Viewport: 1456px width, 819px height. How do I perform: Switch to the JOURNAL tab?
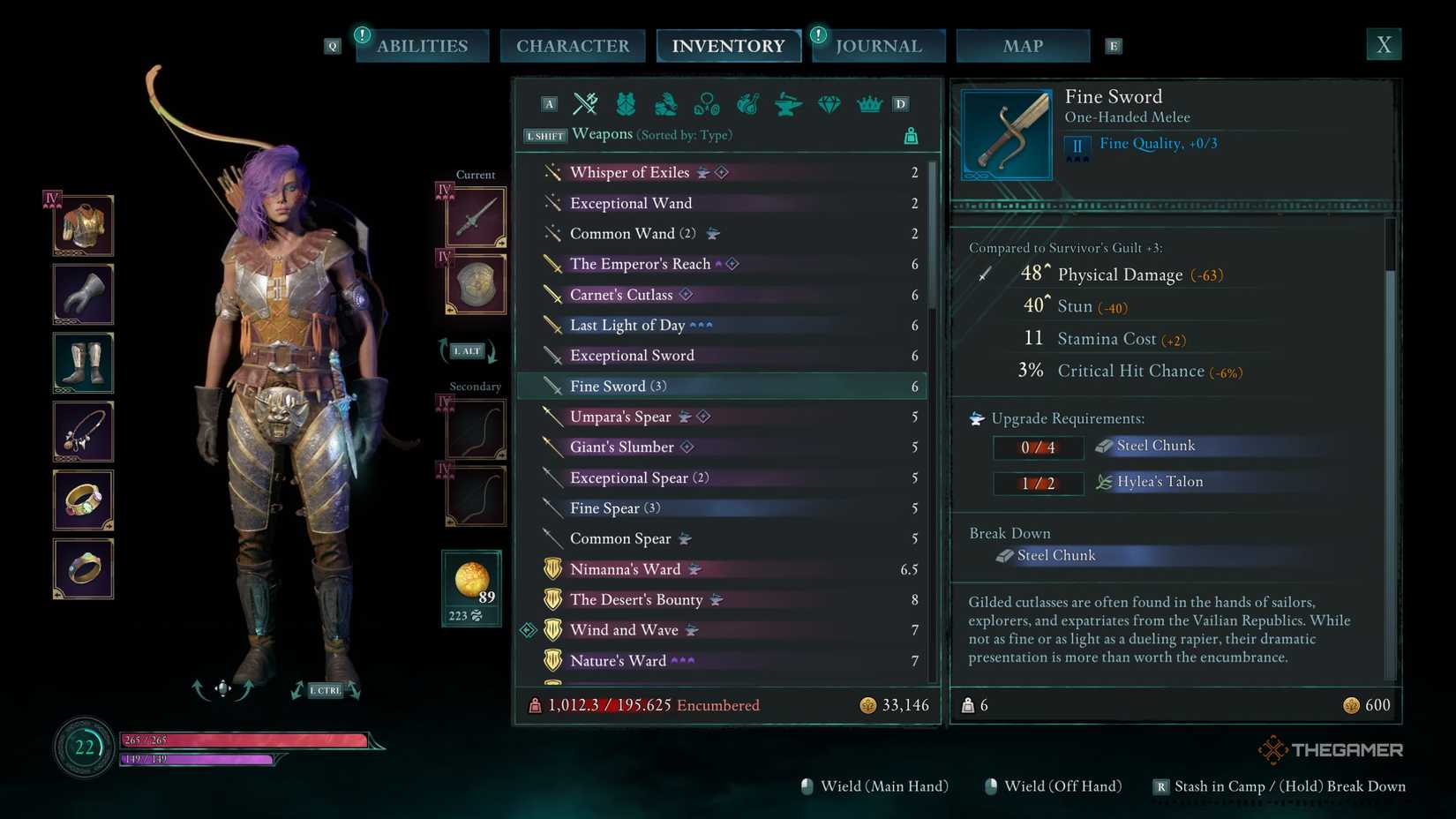tap(877, 45)
